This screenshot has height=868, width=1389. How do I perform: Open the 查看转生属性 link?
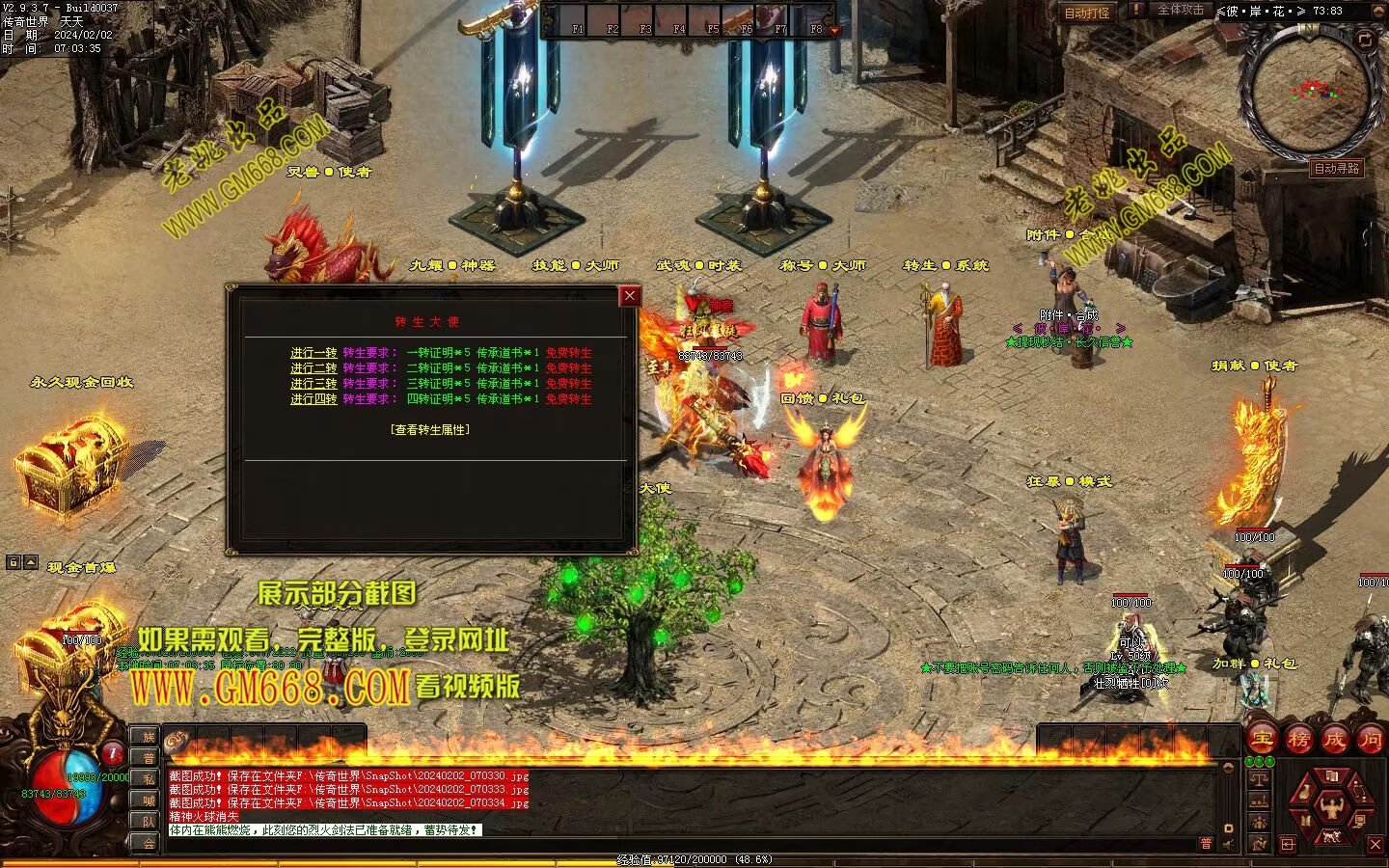pyautogui.click(x=430, y=430)
